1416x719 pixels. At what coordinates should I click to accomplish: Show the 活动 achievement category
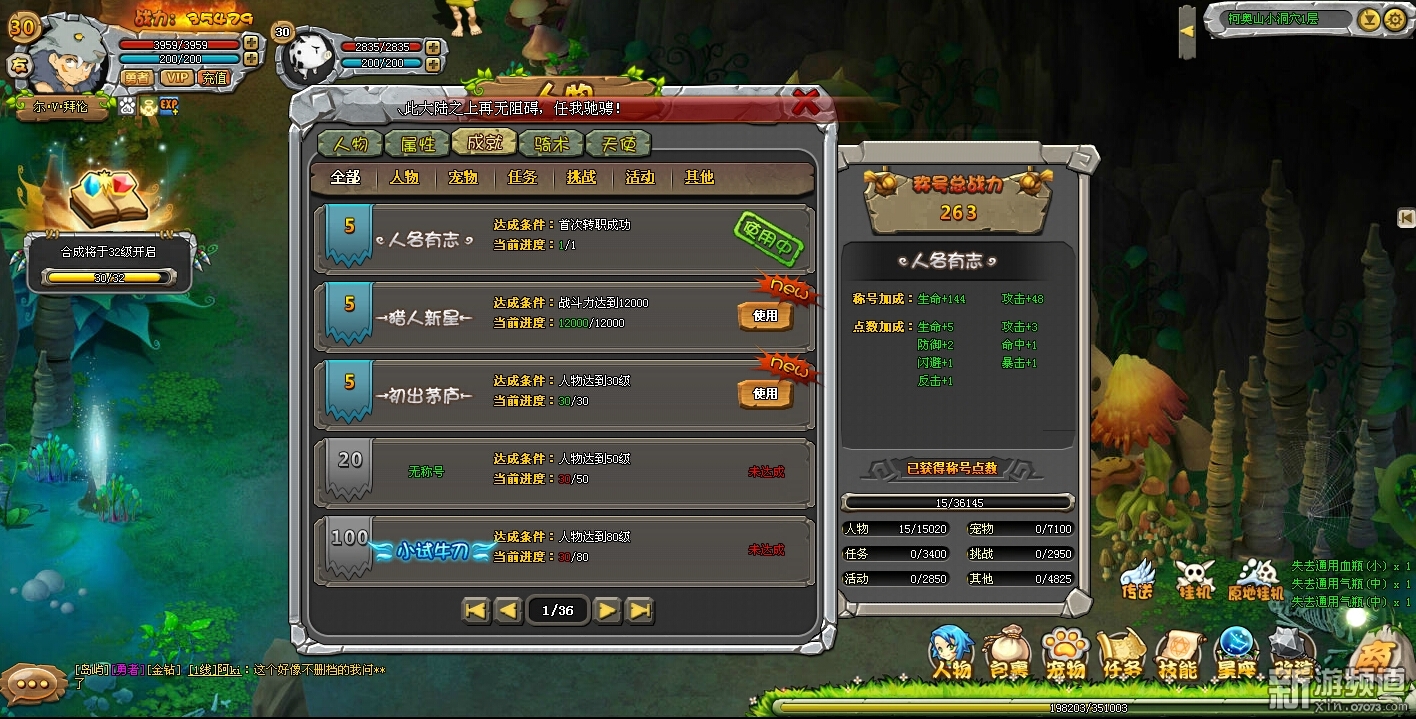click(640, 177)
